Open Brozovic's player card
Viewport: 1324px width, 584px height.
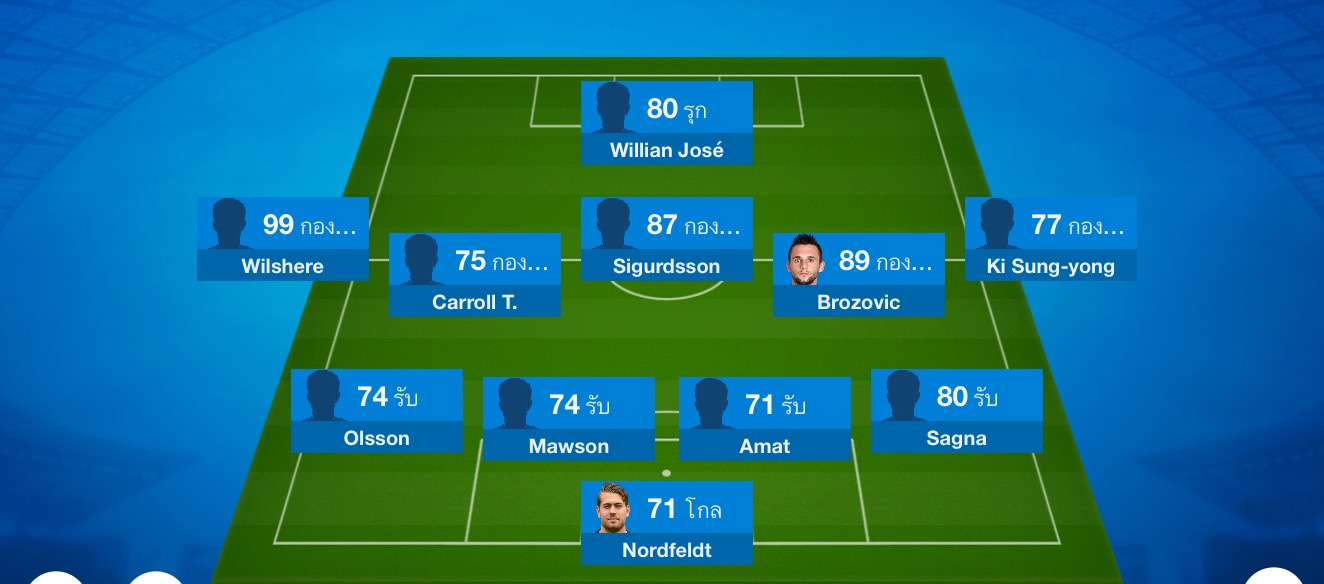[x=858, y=275]
